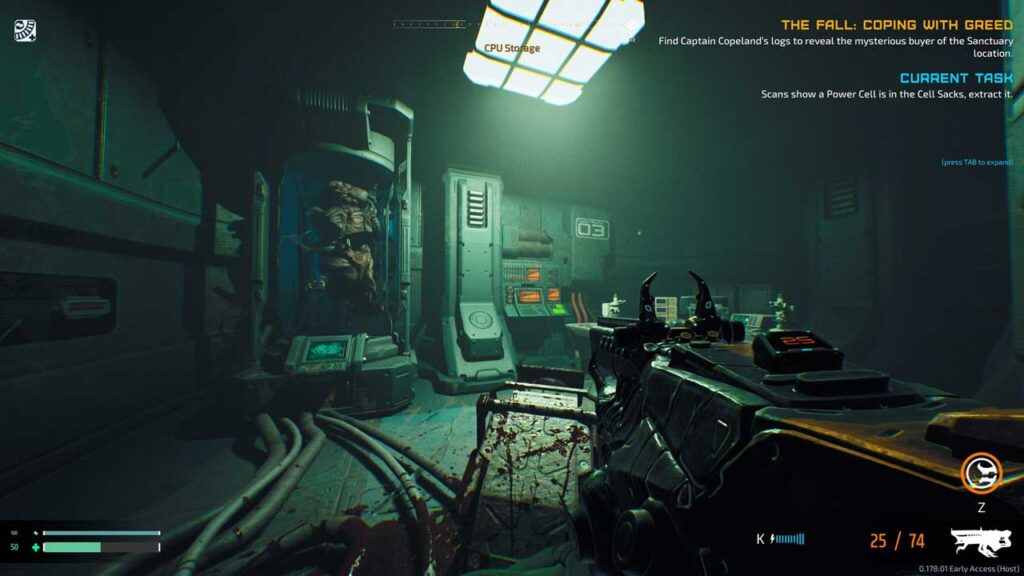The image size is (1024, 576).
Task: Activate the orange-ringed ability icon
Action: (x=980, y=473)
